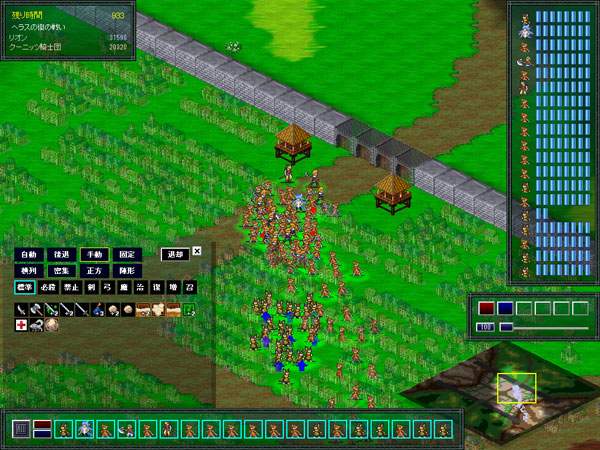Adjust the speed slider handle
Image resolution: width=600 pixels, height=450 pixels.
[x=507, y=327]
